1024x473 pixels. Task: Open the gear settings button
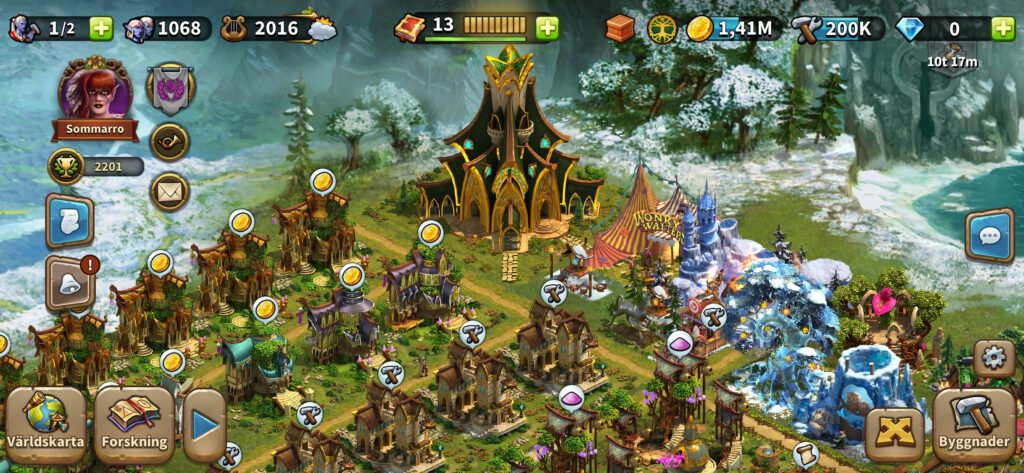coord(993,357)
